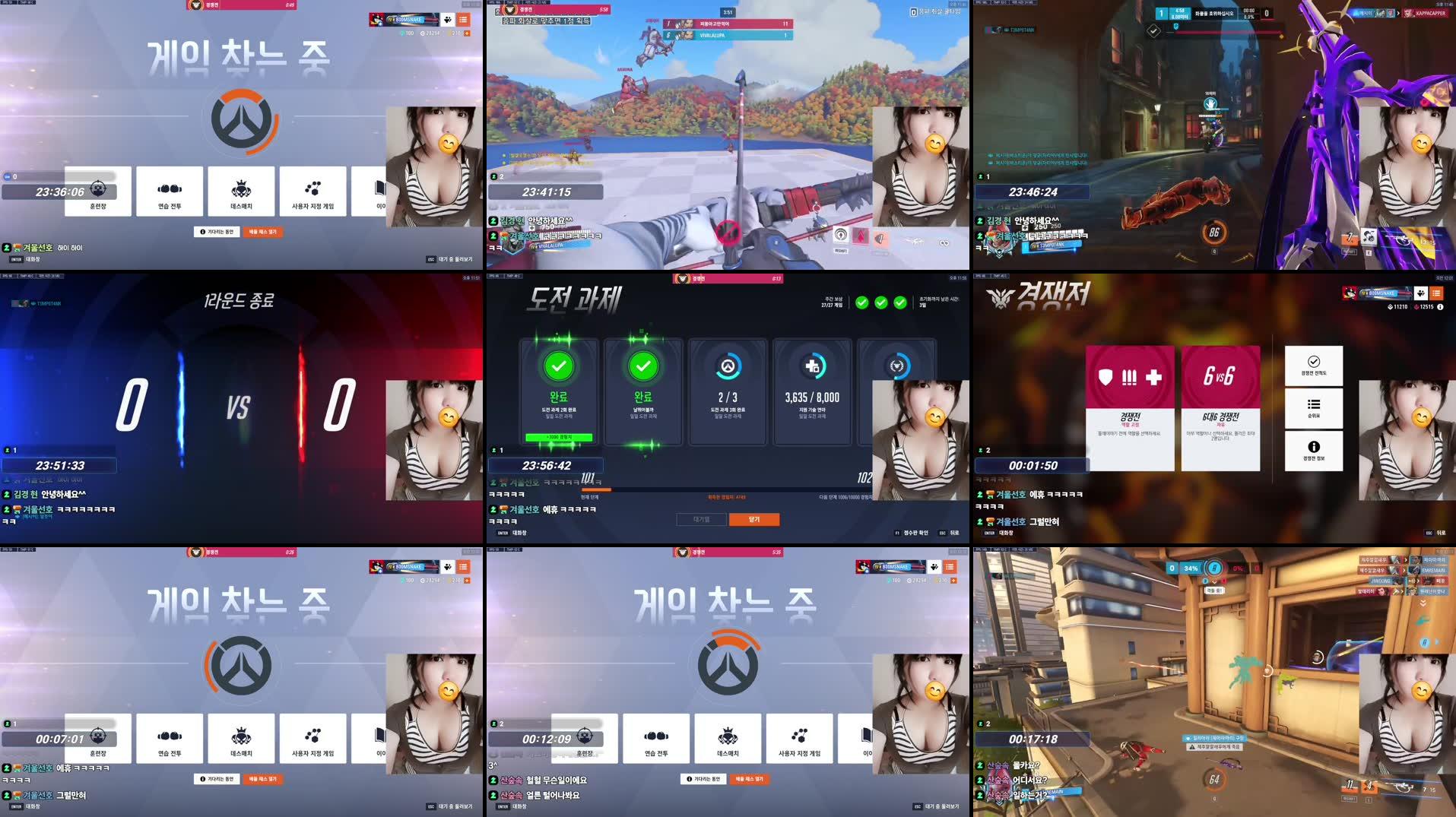The height and width of the screenshot is (817, 1456).
Task: Select the 경쟁전 역할 고정 role queue card
Action: tap(1128, 410)
